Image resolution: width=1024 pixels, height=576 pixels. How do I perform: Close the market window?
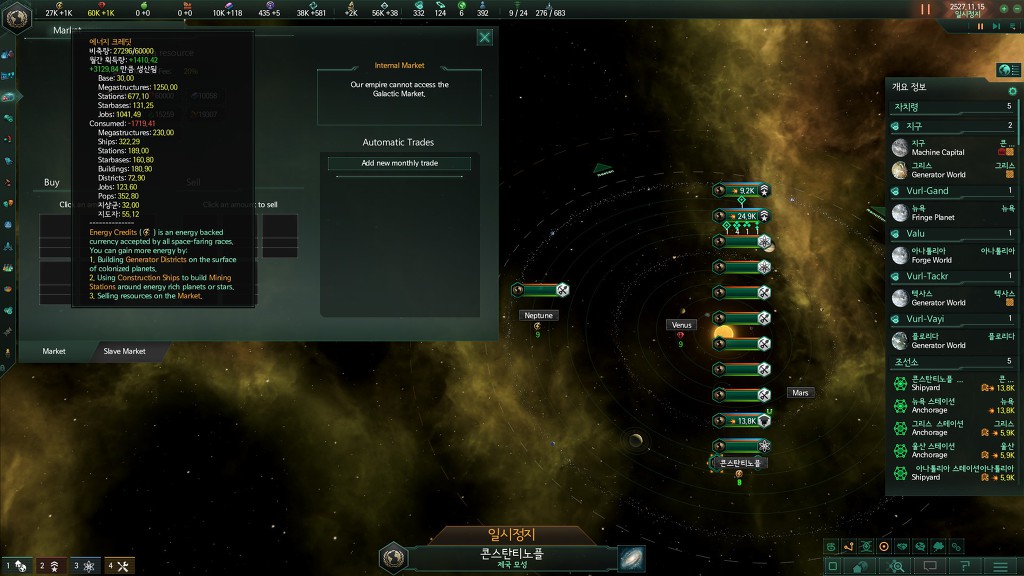click(x=485, y=38)
